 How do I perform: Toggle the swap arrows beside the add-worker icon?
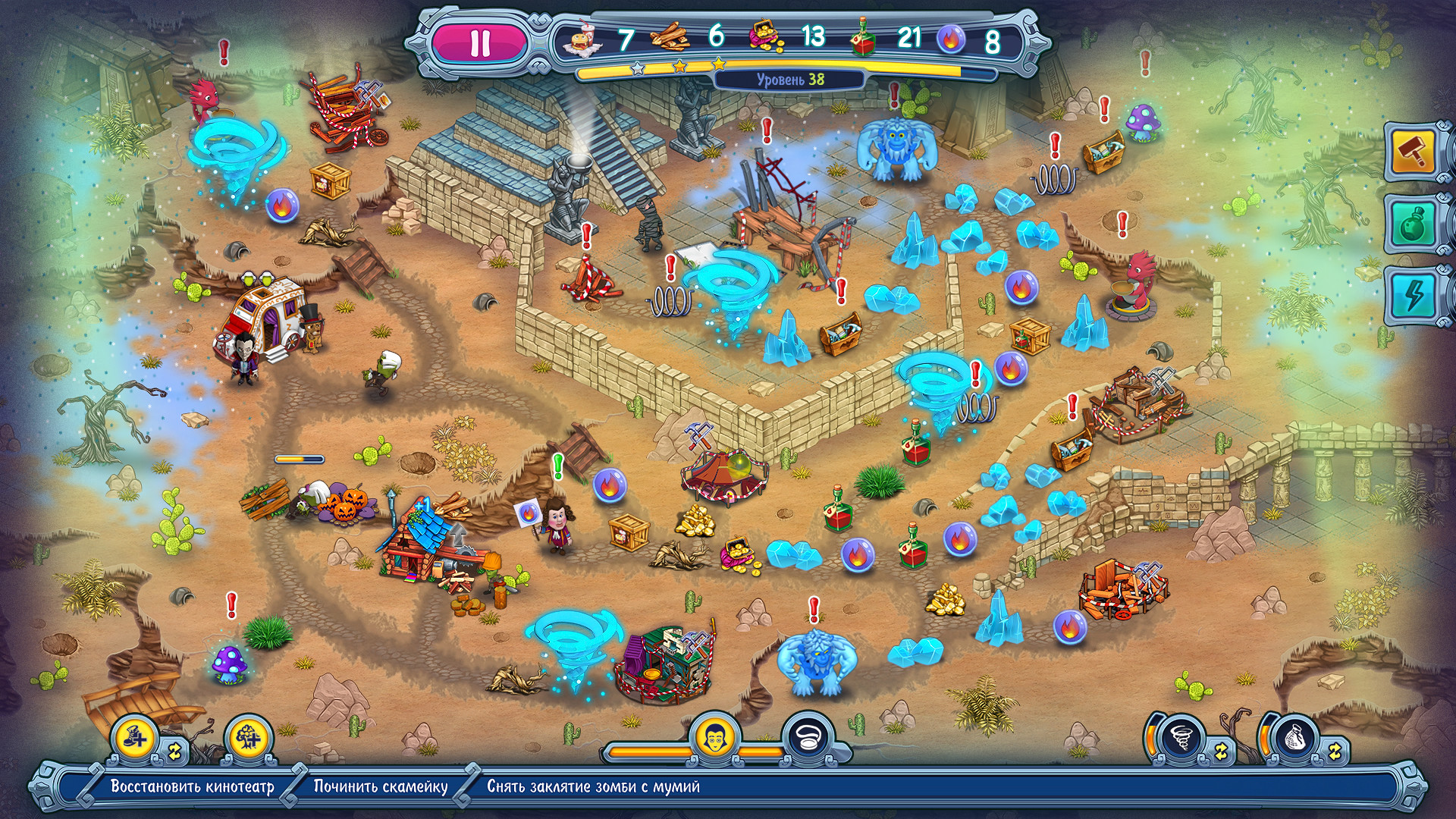tap(176, 751)
